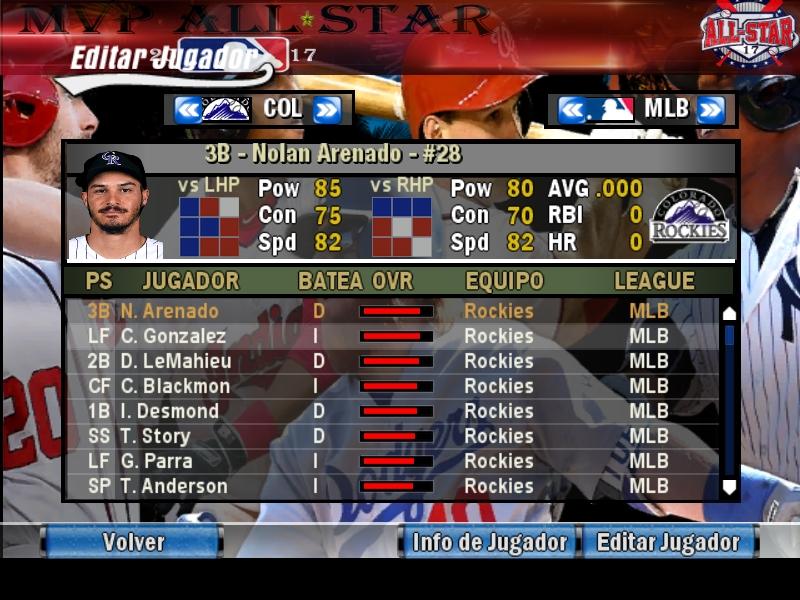Sort by the EQUIPO column header

(504, 281)
